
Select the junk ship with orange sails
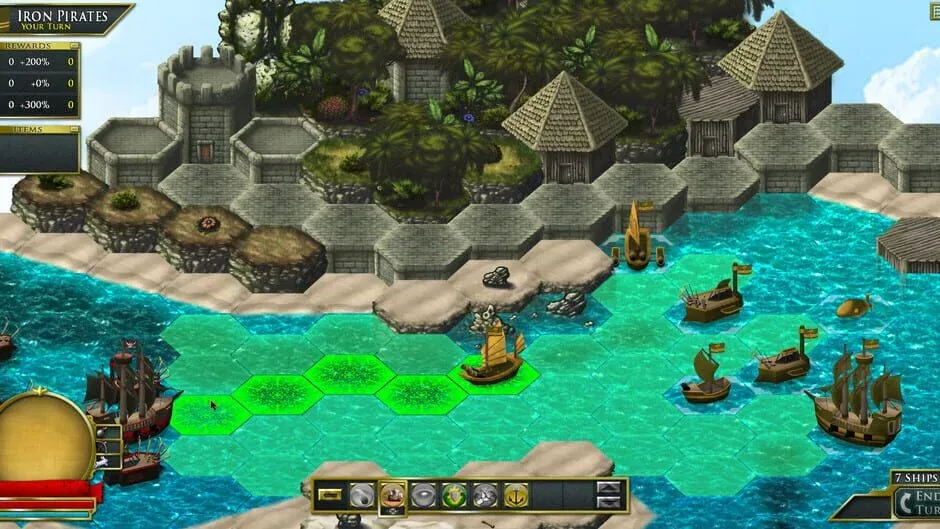pyautogui.click(x=493, y=358)
